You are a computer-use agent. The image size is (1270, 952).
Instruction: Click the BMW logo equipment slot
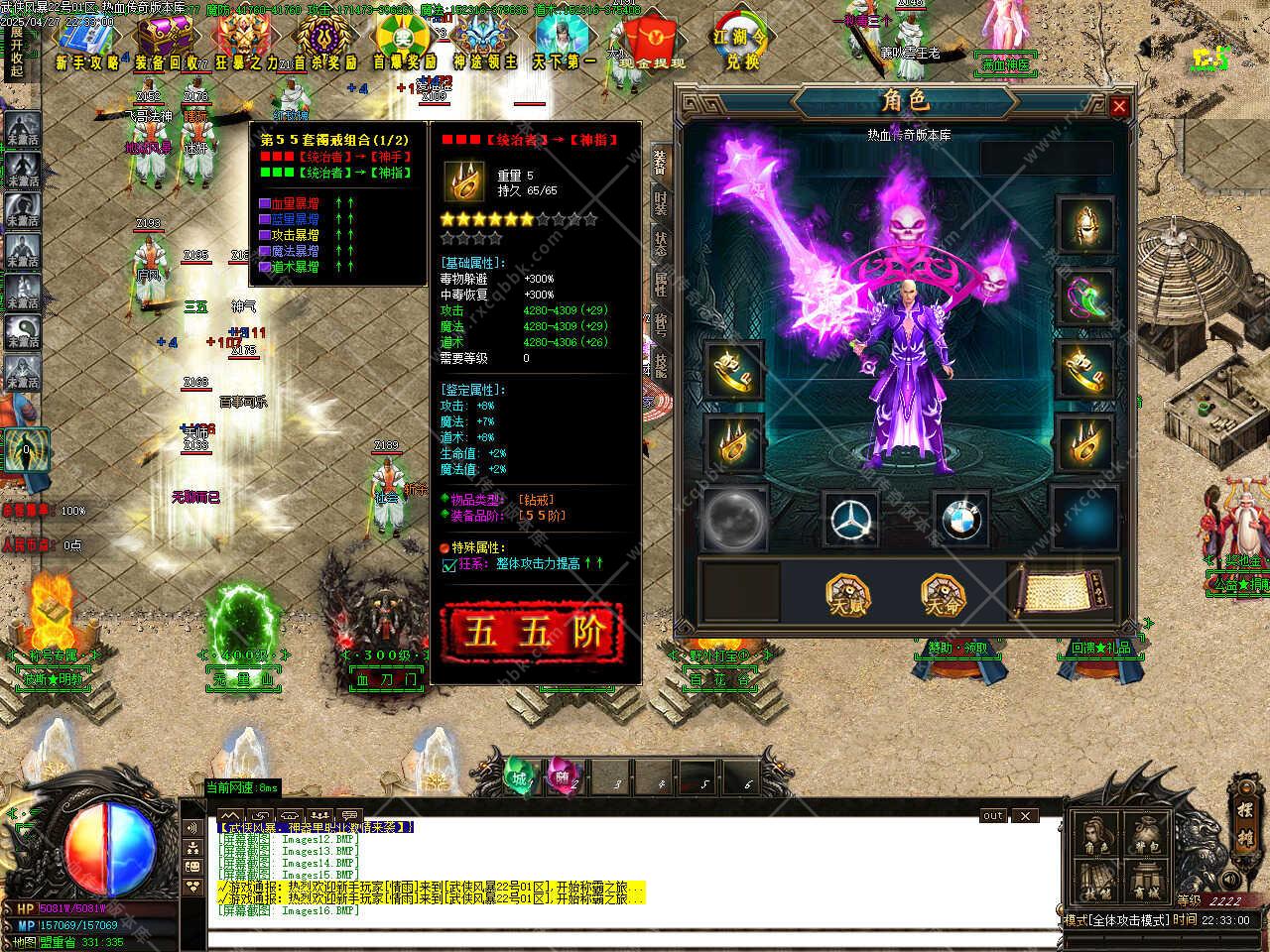pyautogui.click(x=958, y=517)
